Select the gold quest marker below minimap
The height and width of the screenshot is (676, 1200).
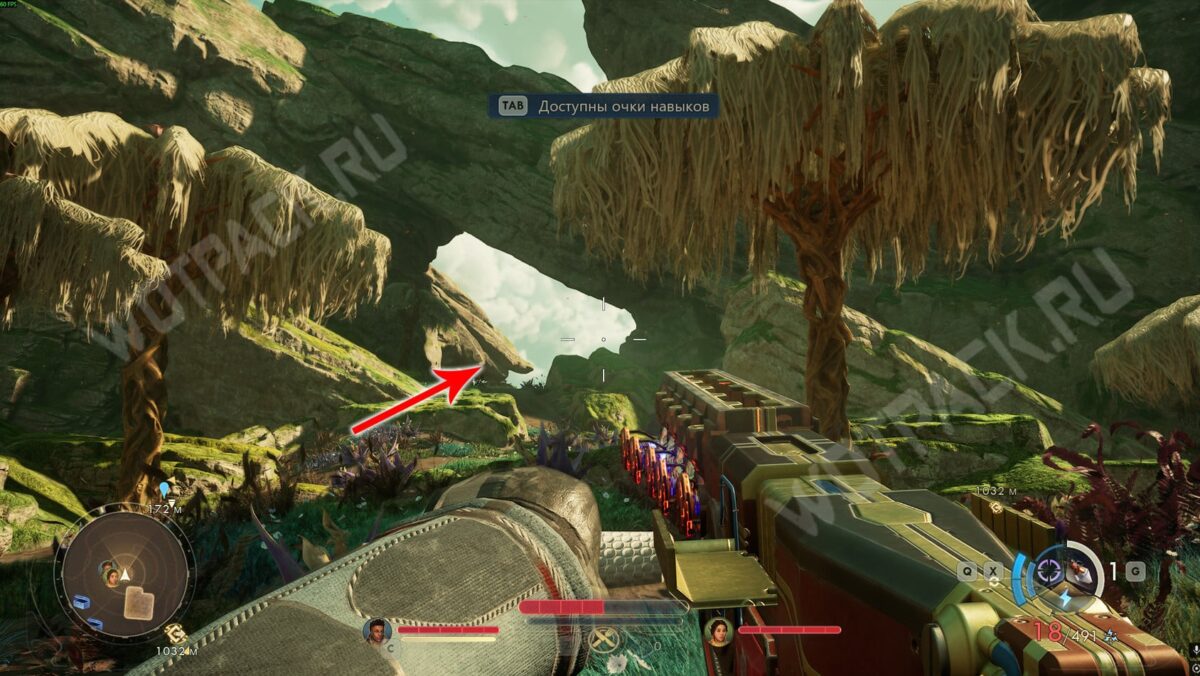coord(173,632)
